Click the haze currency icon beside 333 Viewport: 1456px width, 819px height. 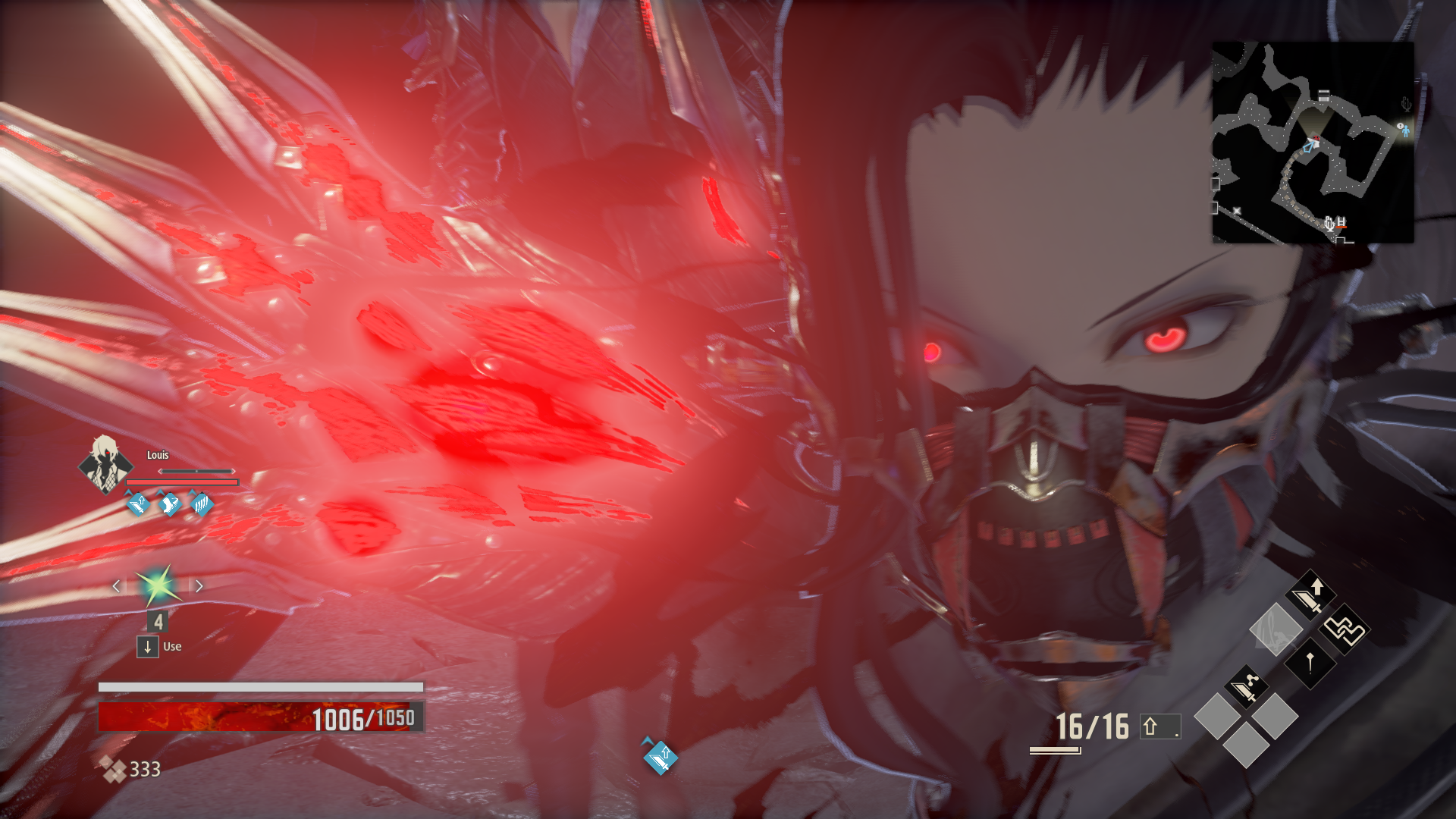(112, 768)
